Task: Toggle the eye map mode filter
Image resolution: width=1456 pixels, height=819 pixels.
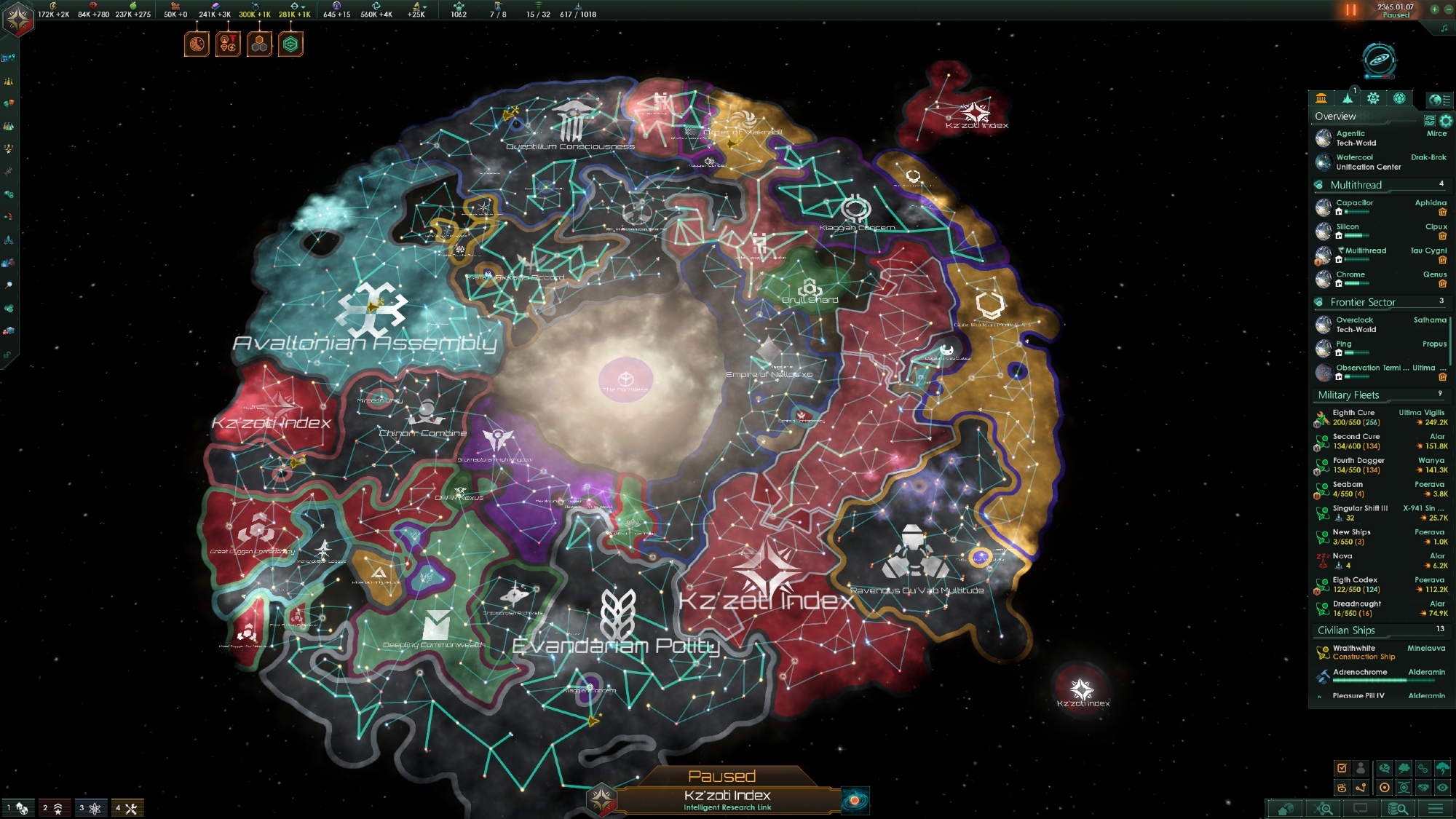Action: click(1442, 788)
